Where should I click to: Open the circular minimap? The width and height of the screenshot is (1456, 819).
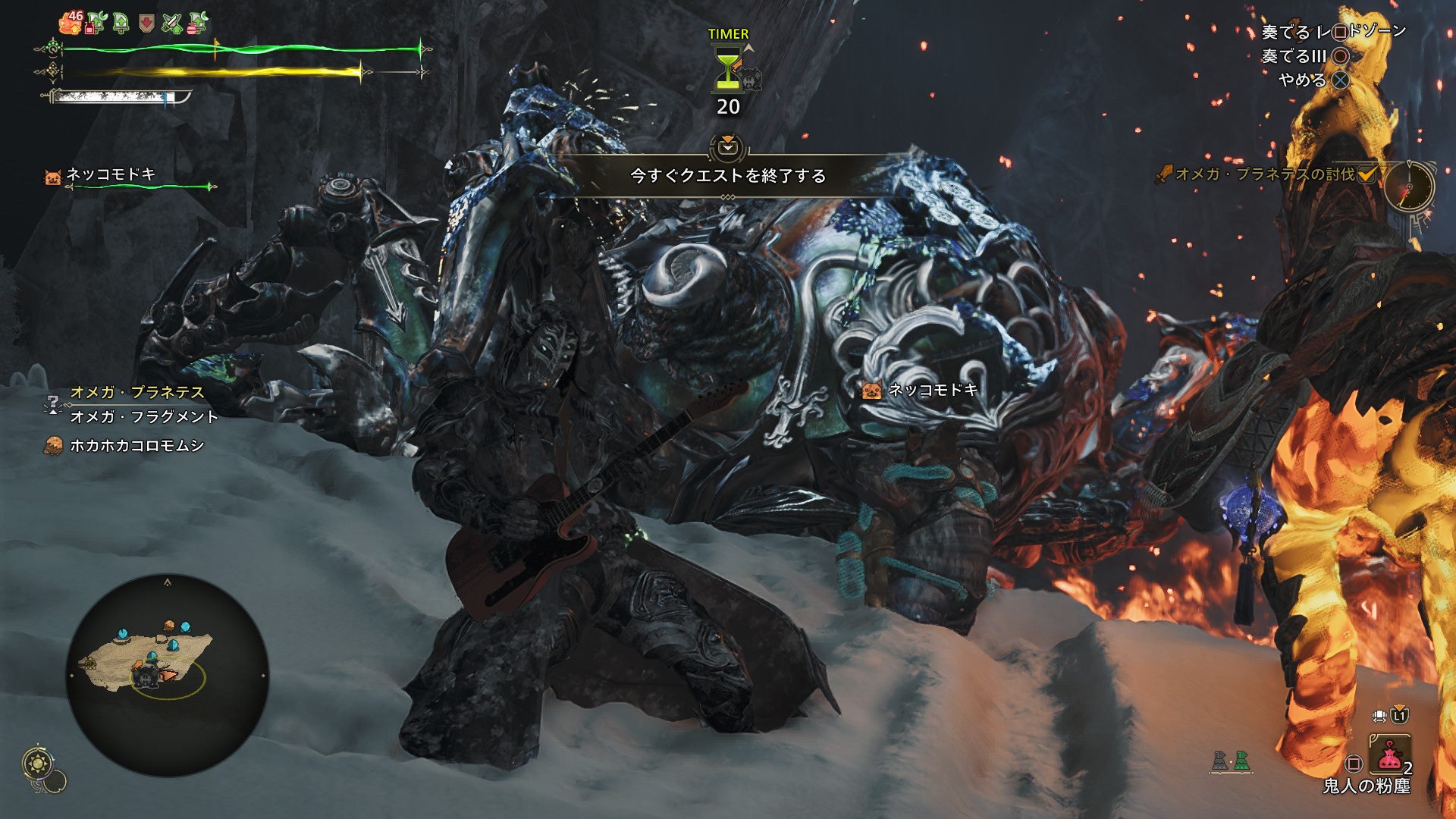[168, 675]
